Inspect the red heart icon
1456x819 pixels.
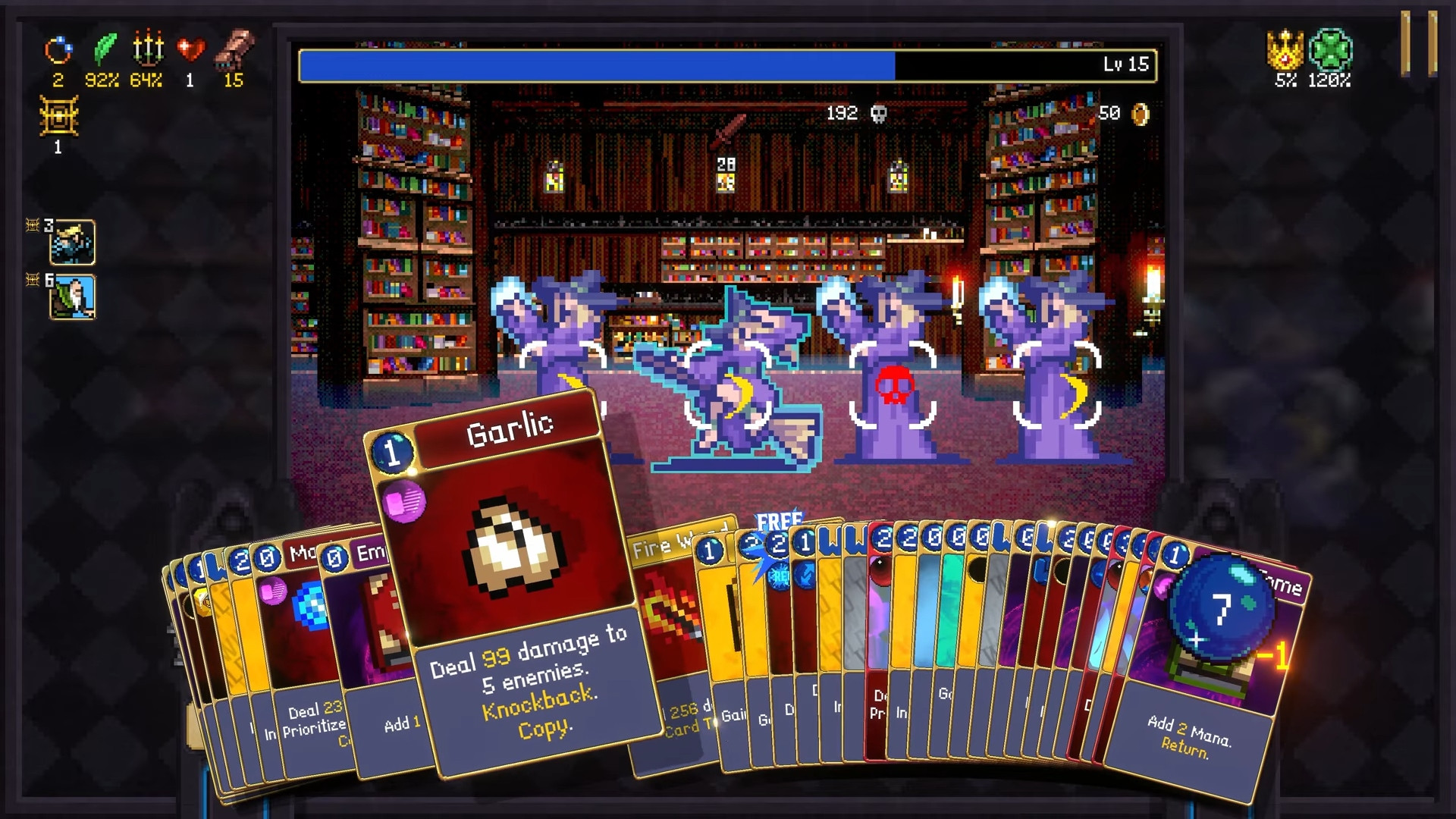click(190, 50)
